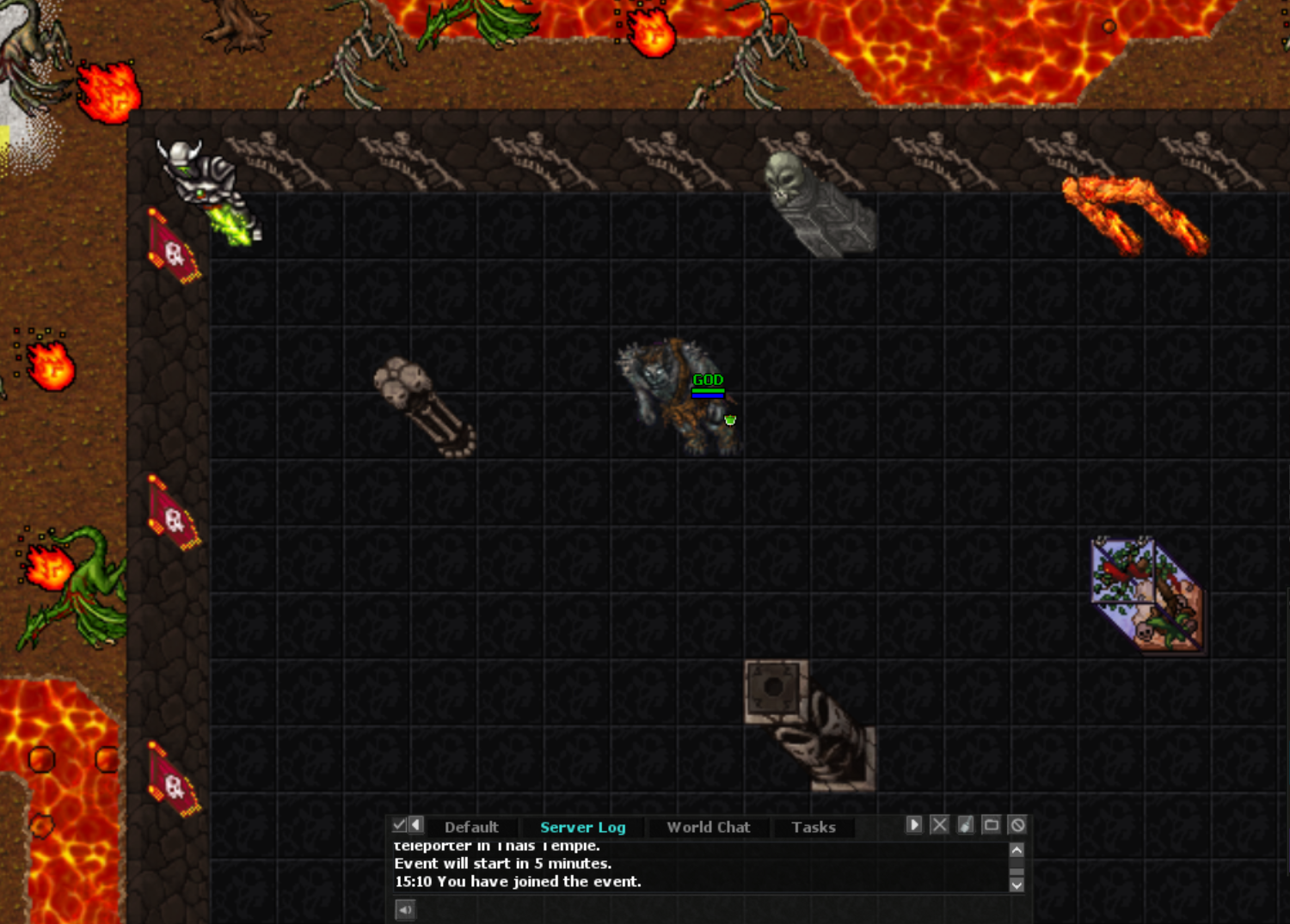The image size is (1290, 924).
Task: Click the previous channel arrow icon
Action: [x=416, y=824]
